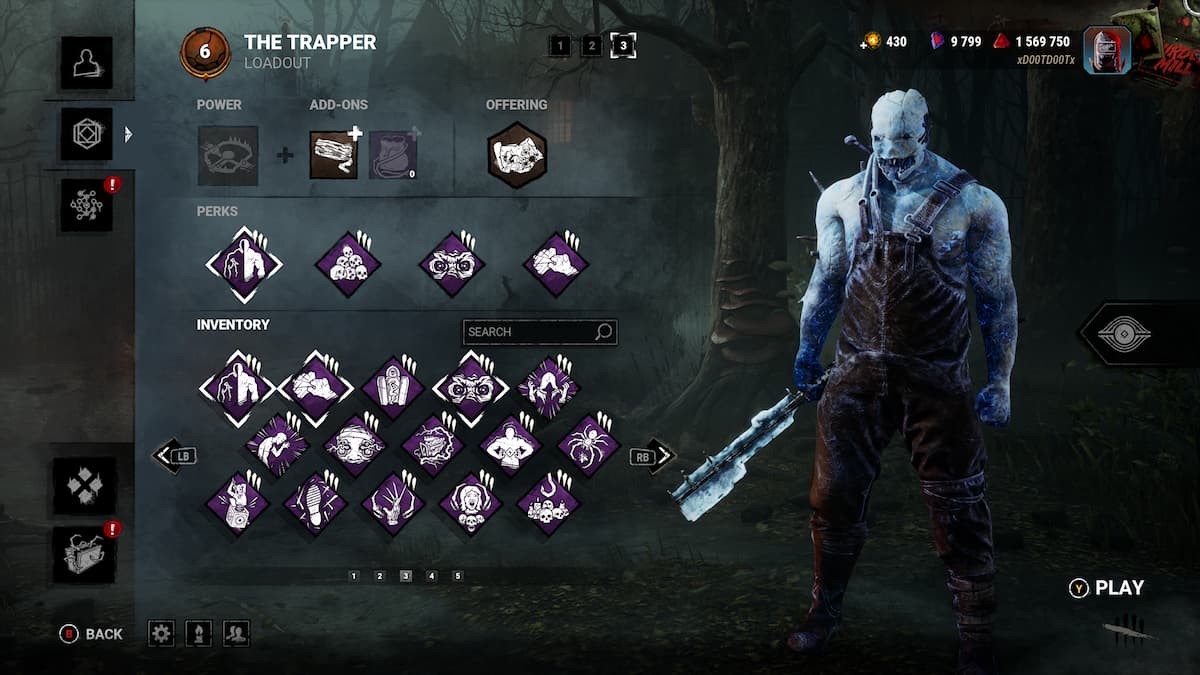1200x675 pixels.
Task: Open the mystery box store icon
Action: [86, 555]
